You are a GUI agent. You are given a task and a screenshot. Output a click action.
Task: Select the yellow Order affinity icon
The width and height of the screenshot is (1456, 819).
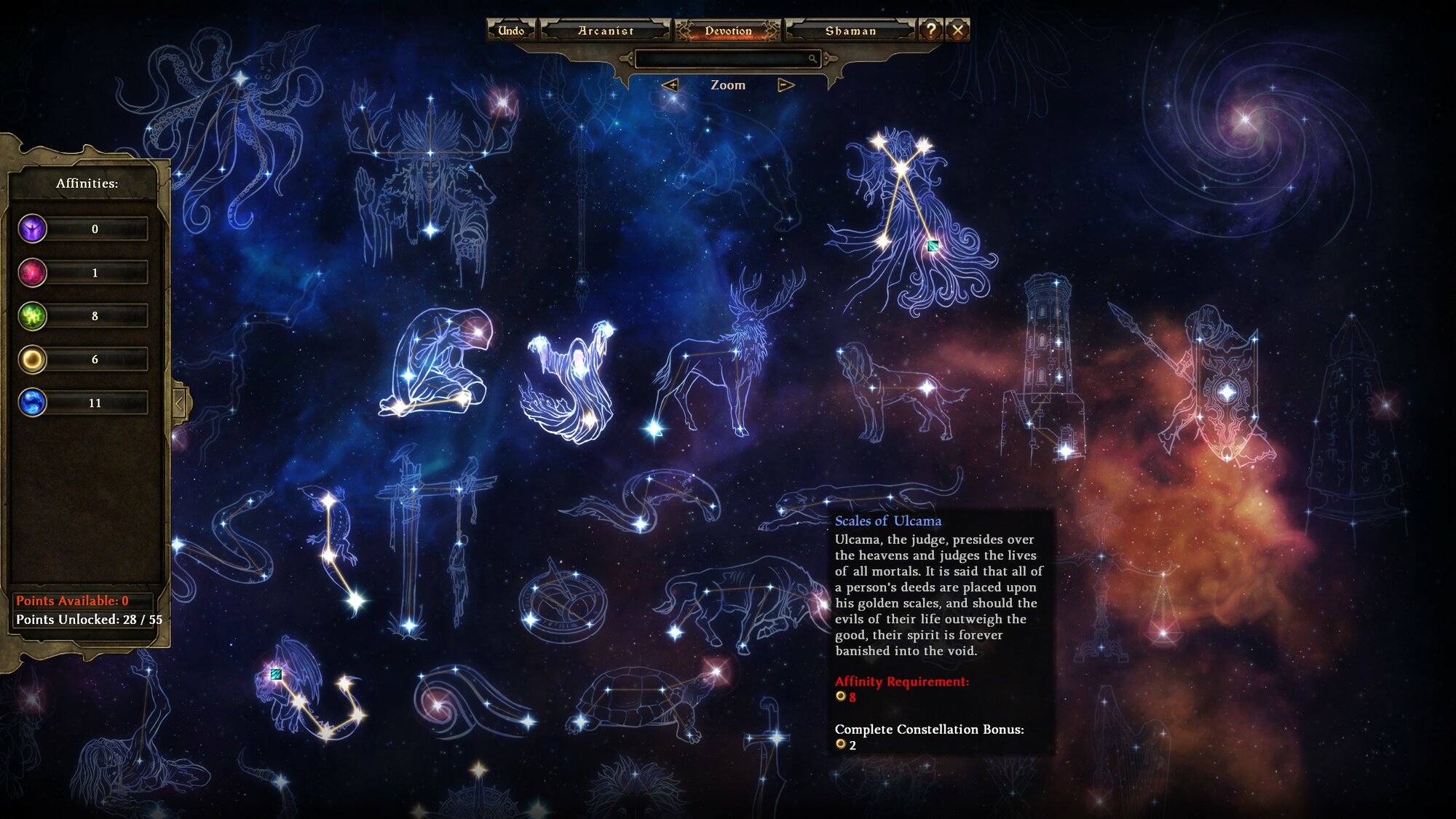33,359
